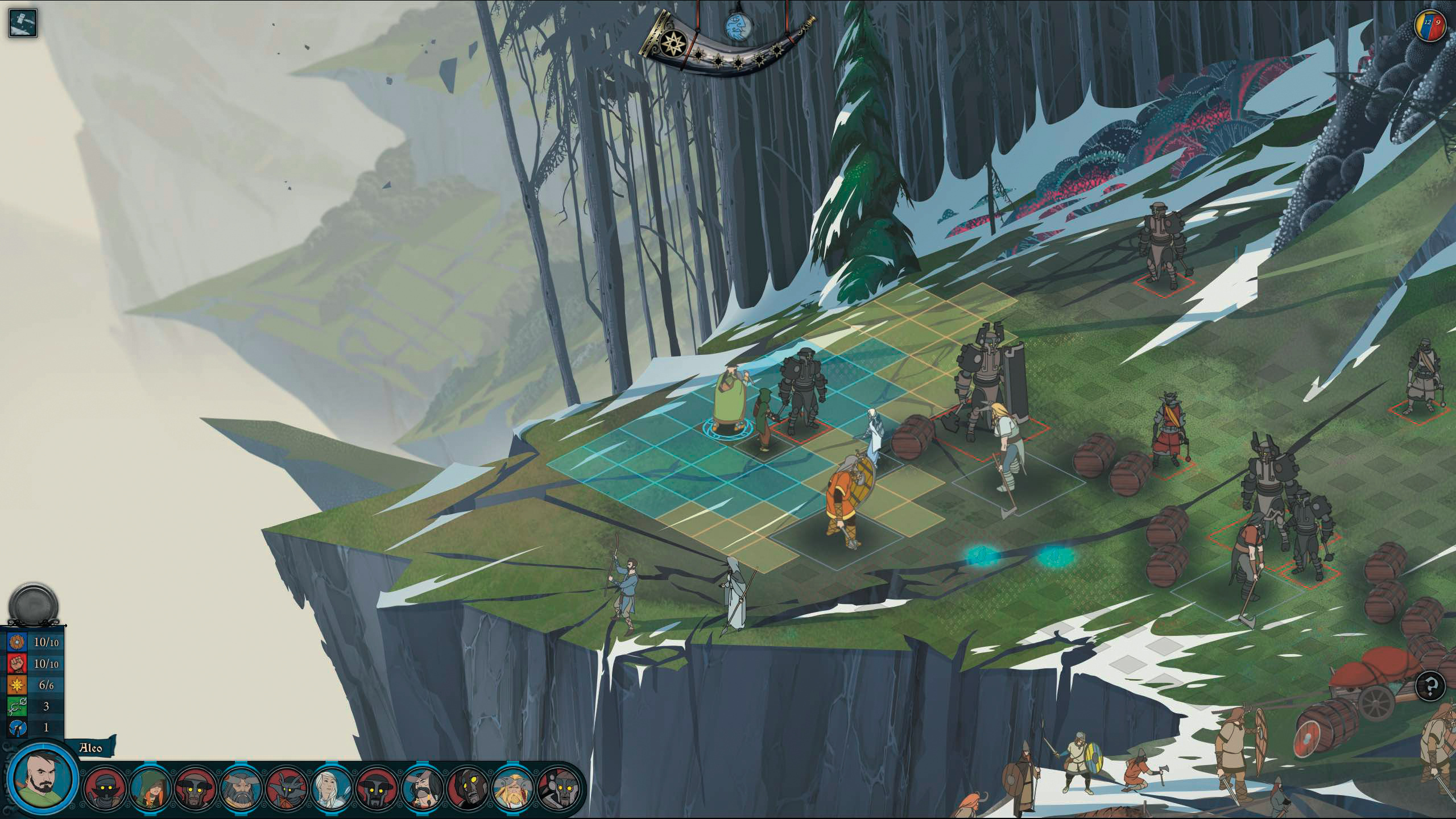Select the blonde-bearded varl portrait
The image size is (1456, 819).
(x=512, y=788)
